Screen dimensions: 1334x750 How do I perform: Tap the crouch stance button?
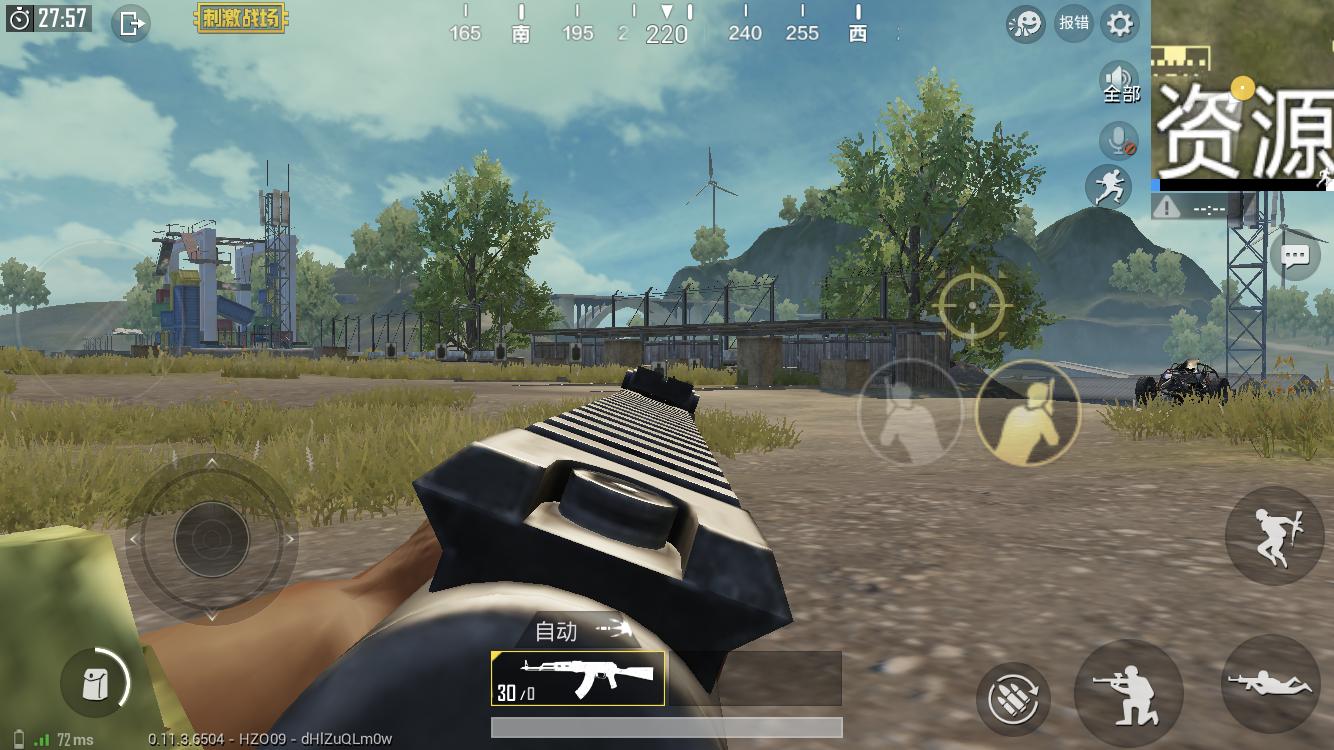pyautogui.click(x=1129, y=694)
